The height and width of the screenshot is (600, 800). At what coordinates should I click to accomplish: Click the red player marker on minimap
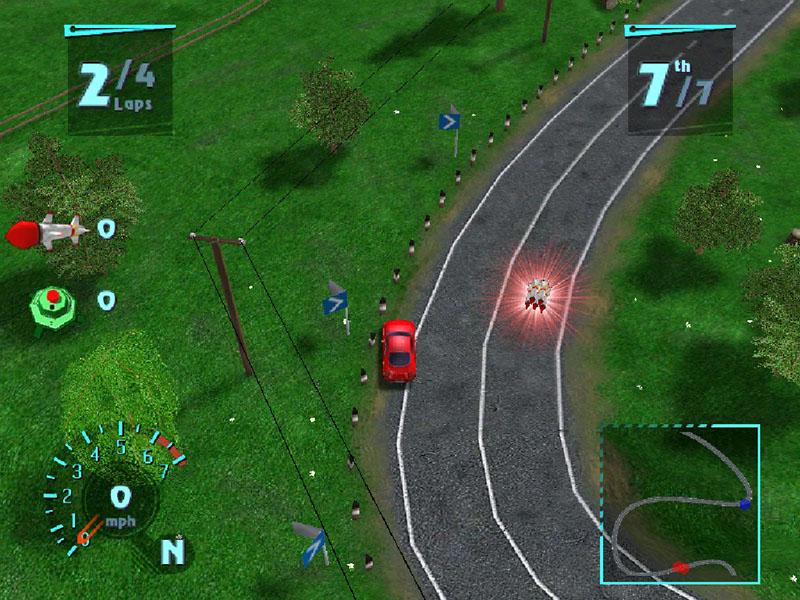click(681, 567)
